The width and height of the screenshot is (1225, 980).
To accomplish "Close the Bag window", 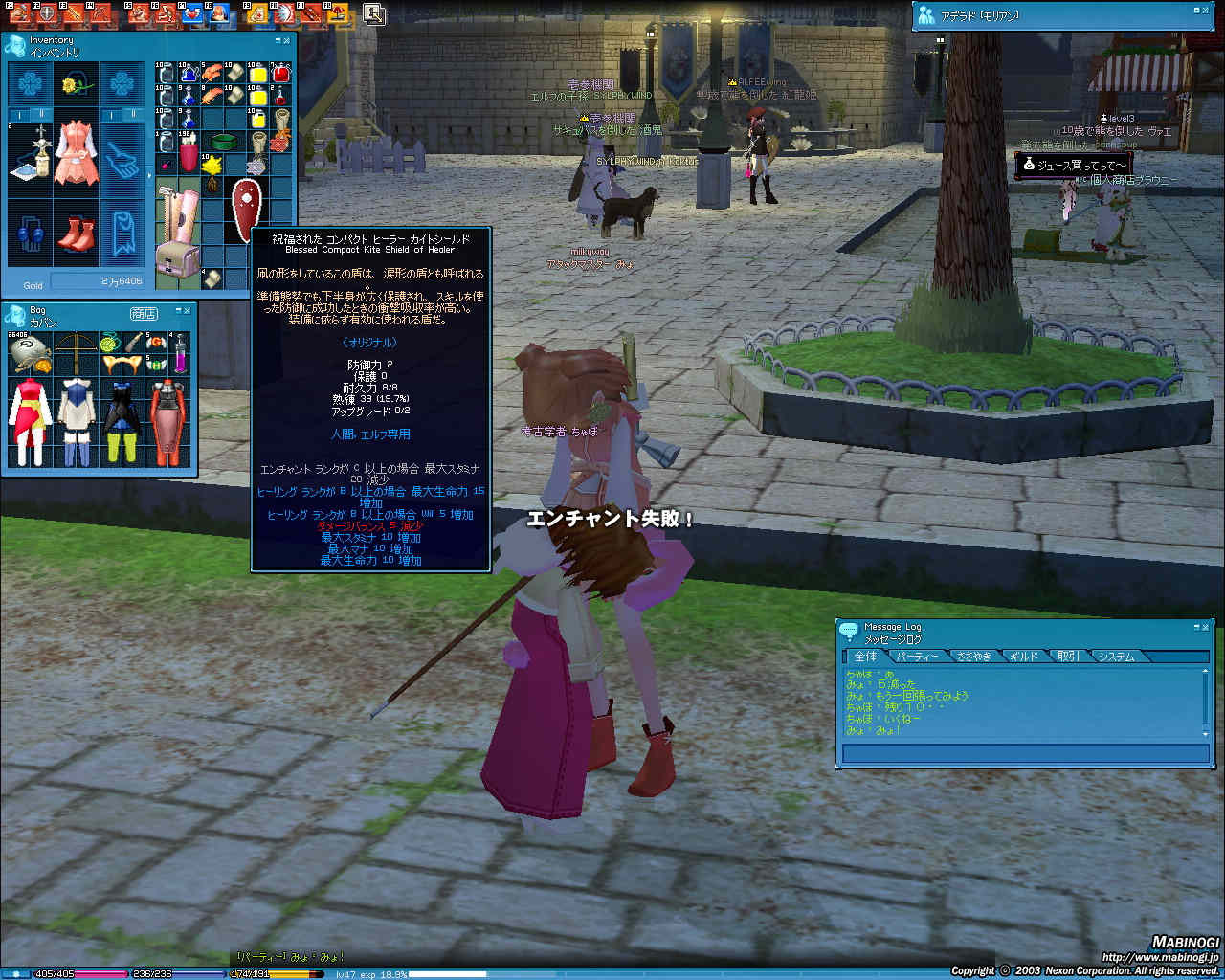I will click(189, 309).
